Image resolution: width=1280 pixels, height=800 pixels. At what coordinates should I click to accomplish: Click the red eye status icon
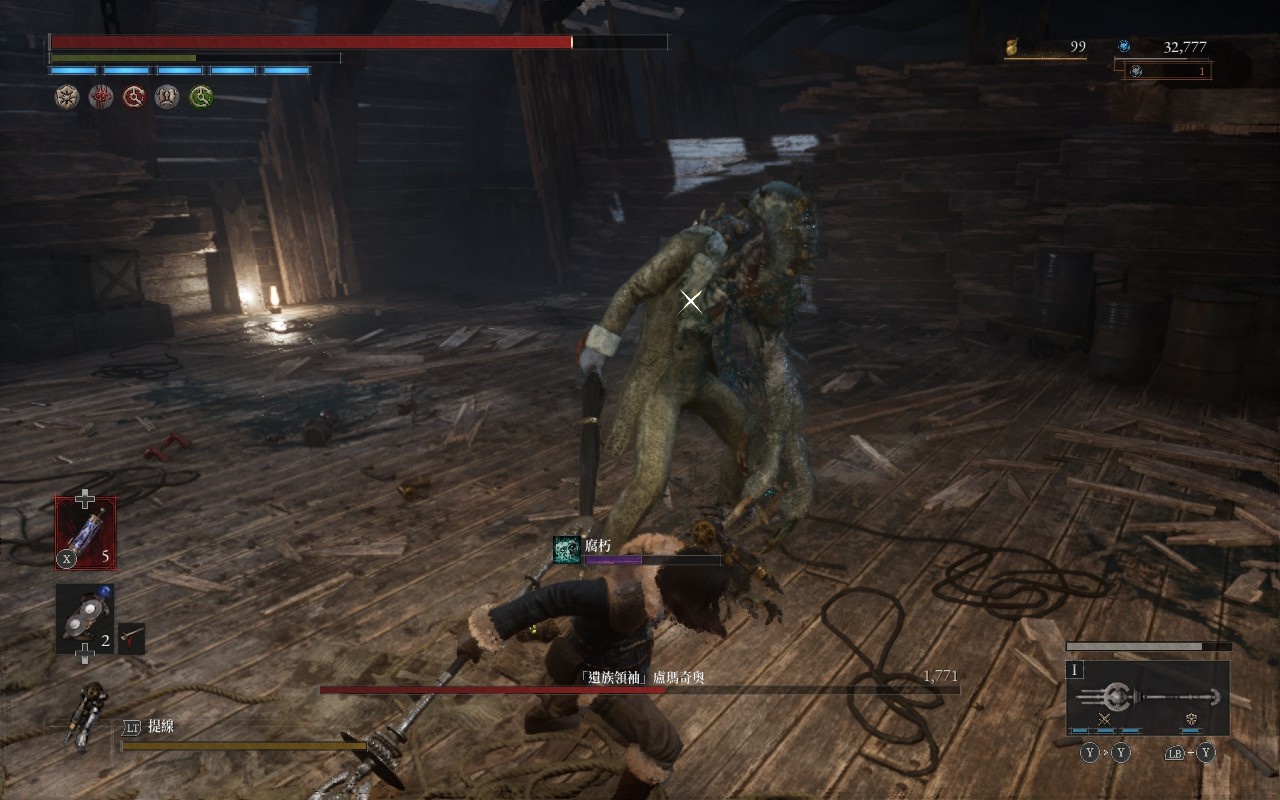(100, 96)
